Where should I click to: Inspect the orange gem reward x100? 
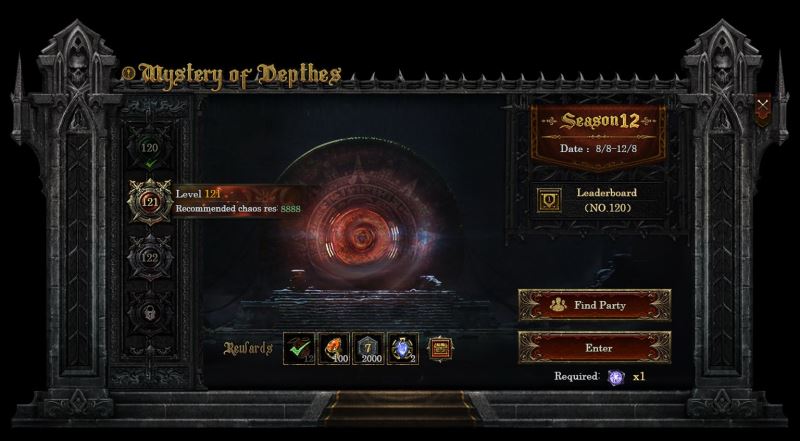coord(333,349)
